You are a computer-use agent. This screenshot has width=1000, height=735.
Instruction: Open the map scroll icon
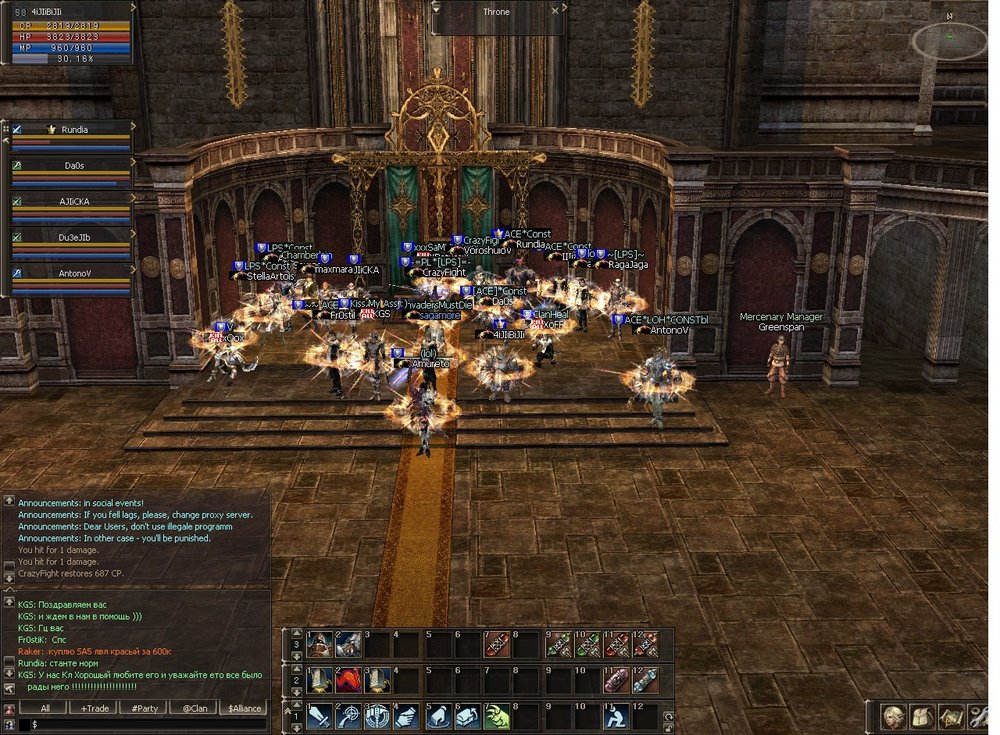click(949, 717)
